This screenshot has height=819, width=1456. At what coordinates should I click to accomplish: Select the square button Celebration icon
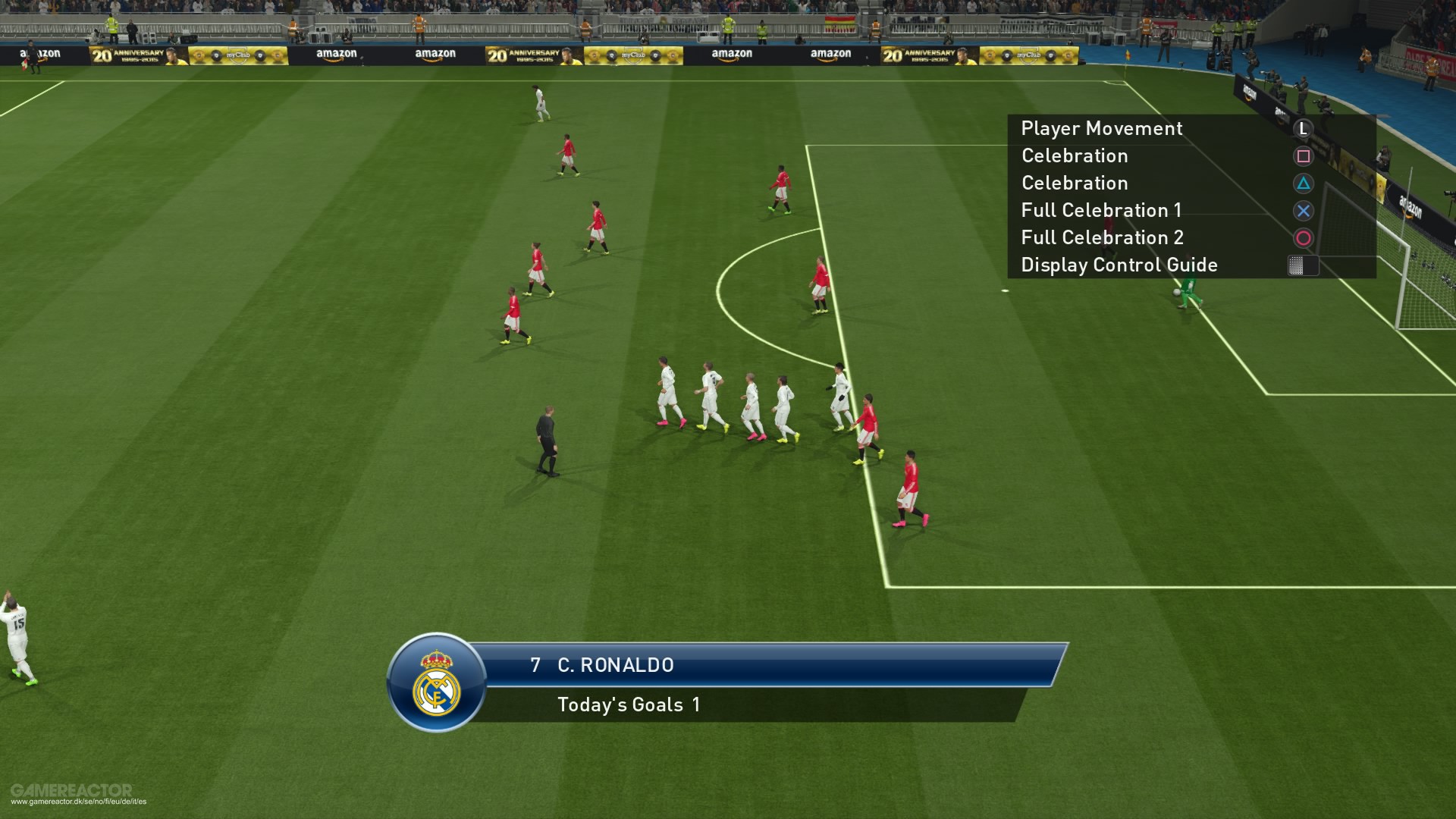[x=1302, y=156]
